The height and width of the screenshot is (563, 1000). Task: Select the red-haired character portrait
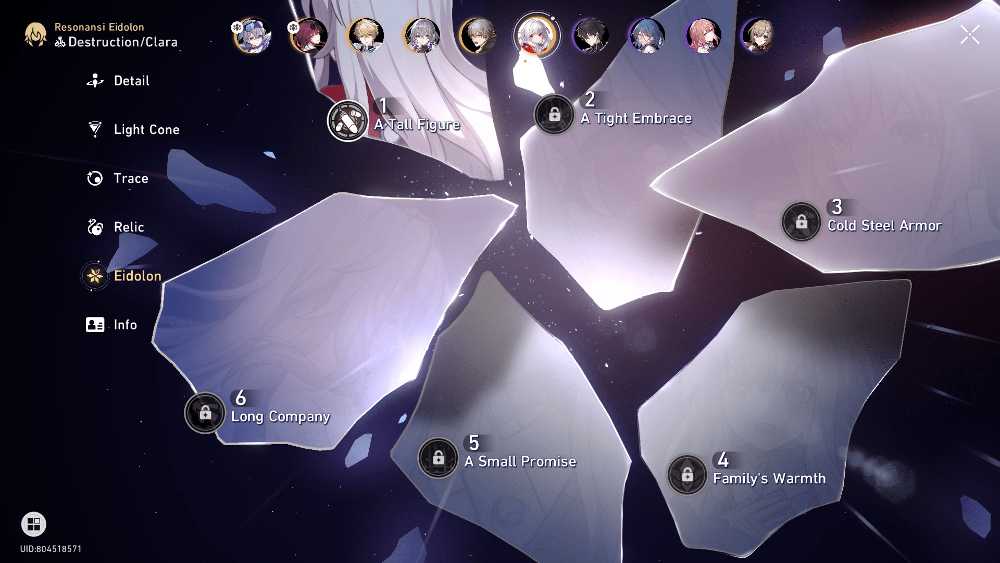tap(308, 35)
